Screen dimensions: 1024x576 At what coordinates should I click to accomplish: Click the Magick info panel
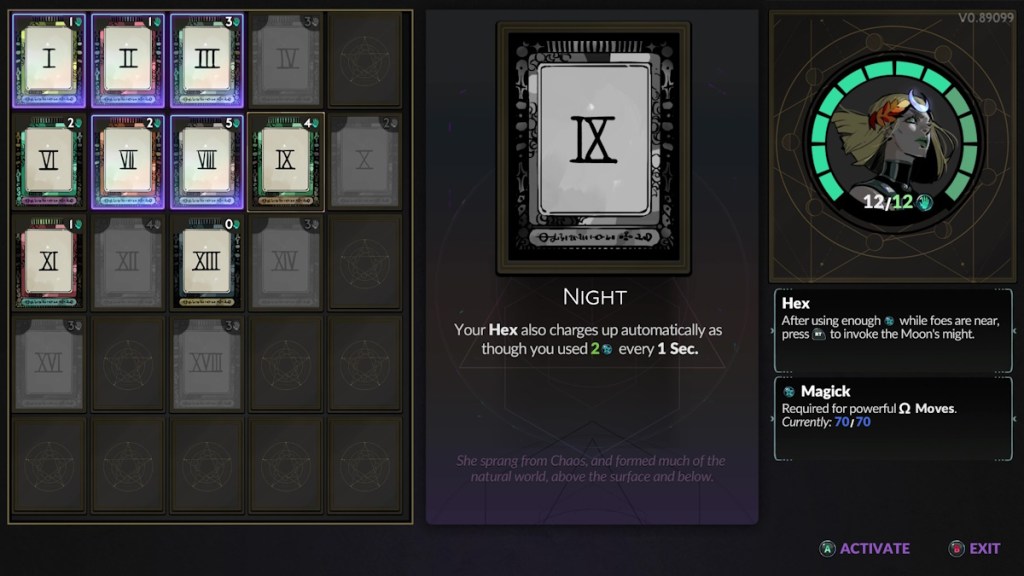tap(894, 417)
